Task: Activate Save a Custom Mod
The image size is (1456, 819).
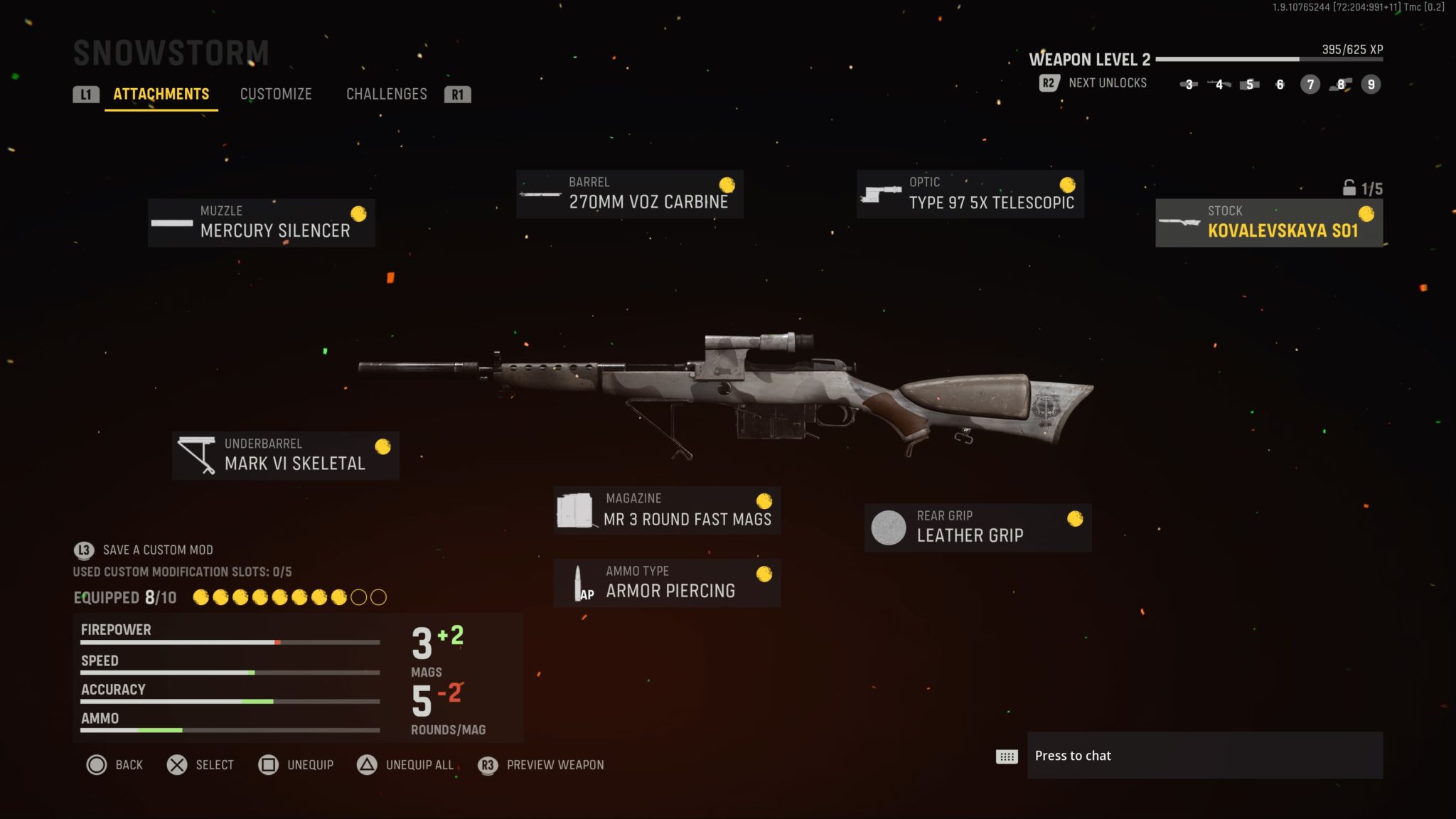Action: coord(157,550)
